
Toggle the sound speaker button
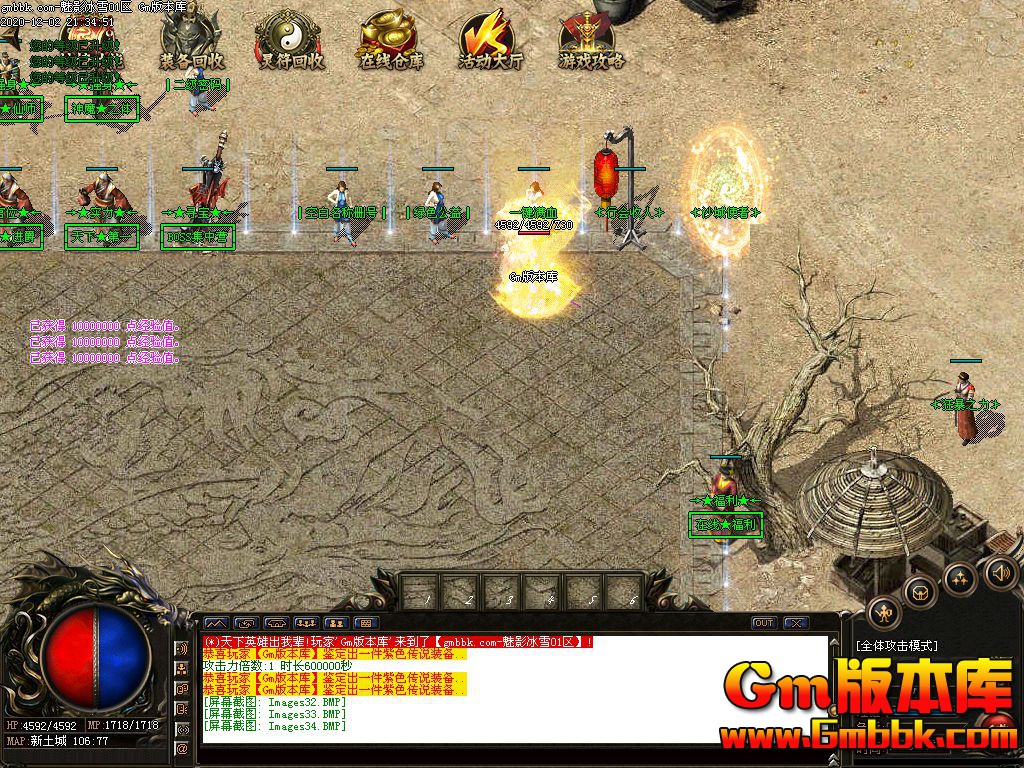(1000, 572)
